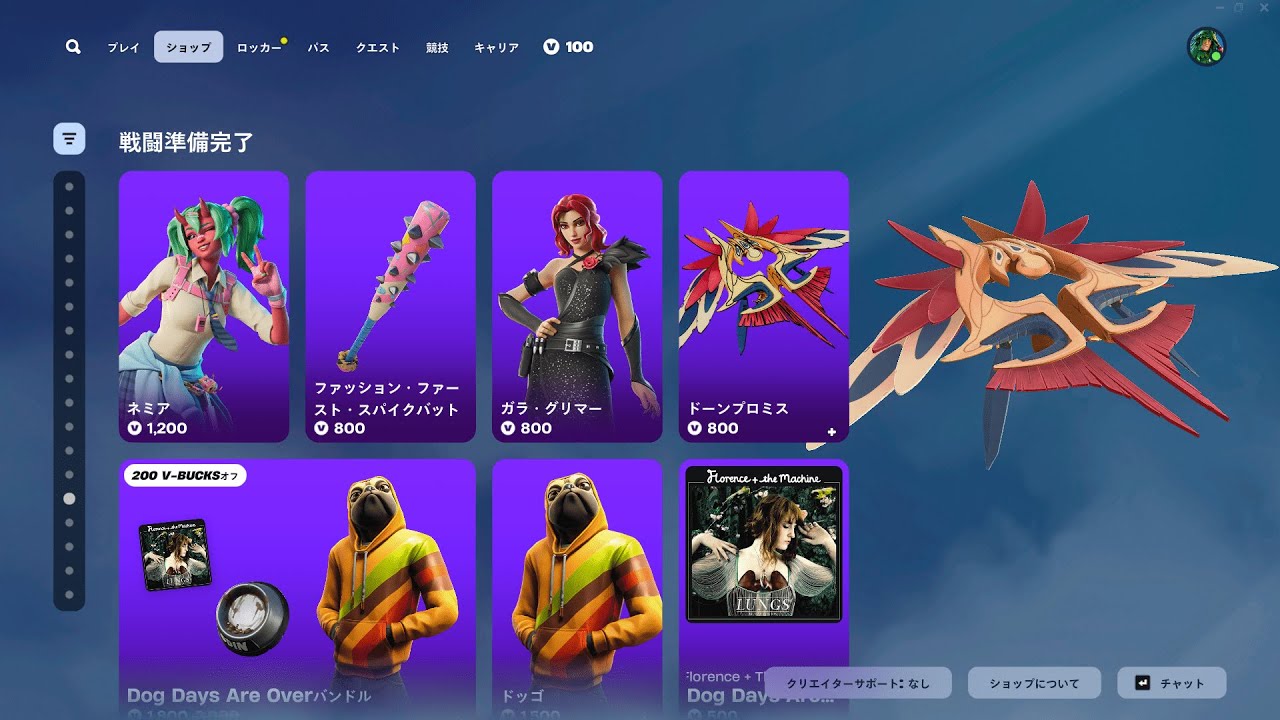Go to the パス tab

click(x=318, y=47)
